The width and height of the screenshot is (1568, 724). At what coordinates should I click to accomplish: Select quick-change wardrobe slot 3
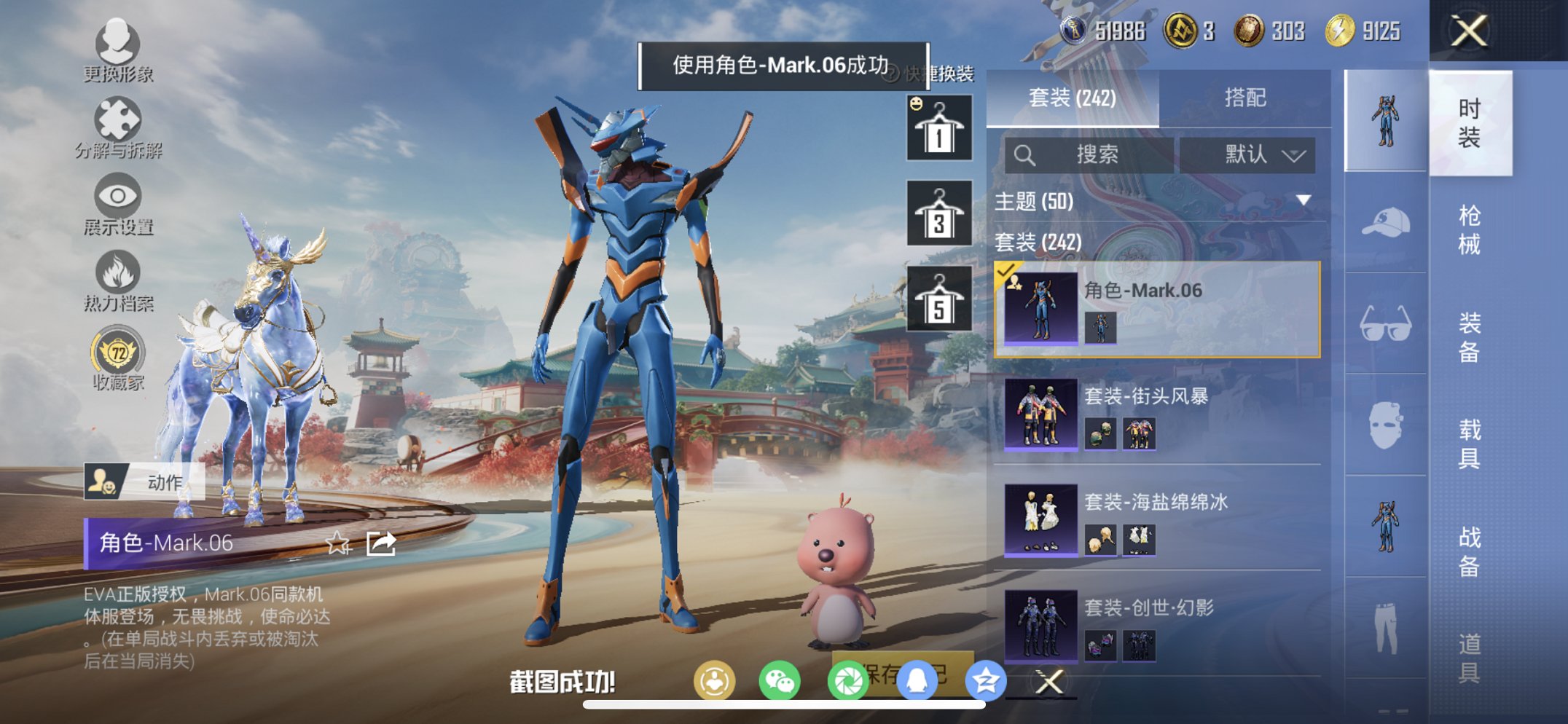[x=938, y=216]
